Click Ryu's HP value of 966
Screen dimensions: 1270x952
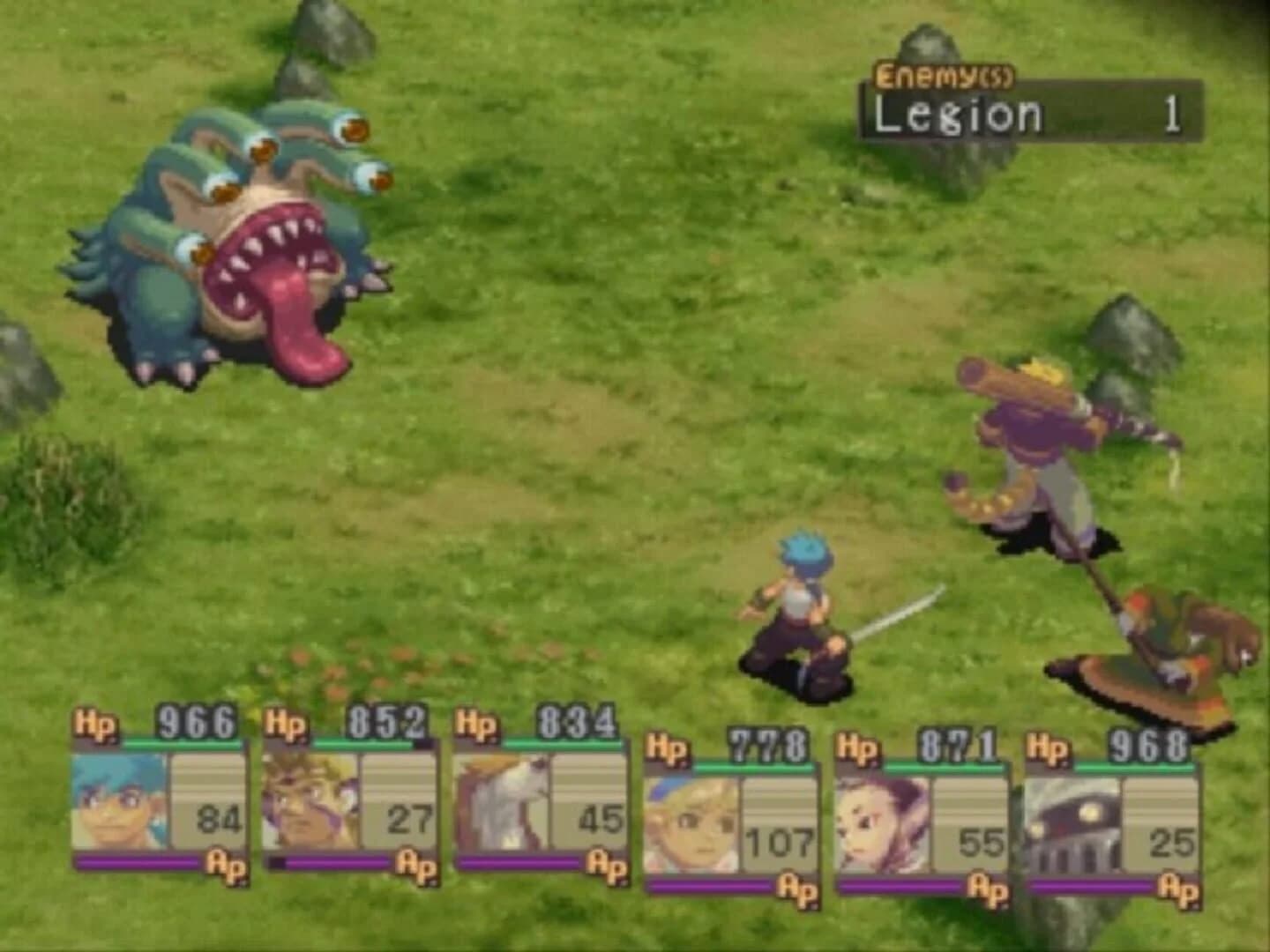[196, 720]
